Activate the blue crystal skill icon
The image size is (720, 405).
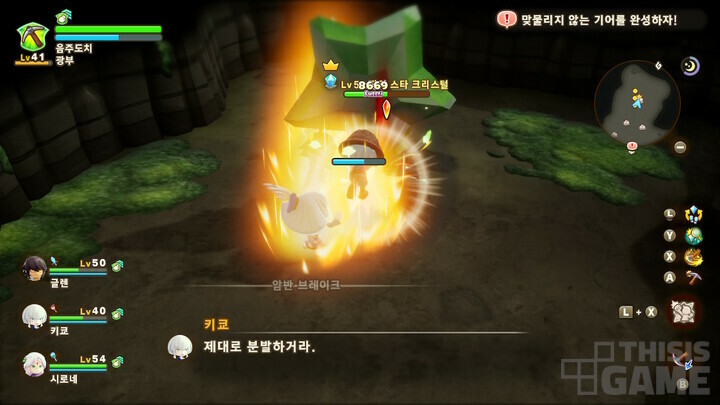tap(693, 214)
